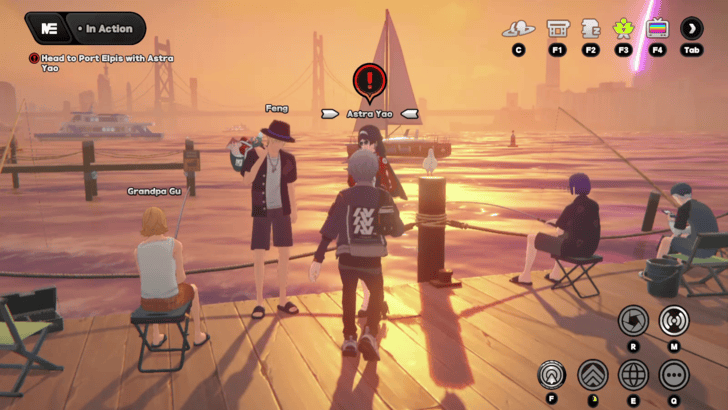Open the rainbow TV icon
The image size is (728, 410).
tap(657, 29)
